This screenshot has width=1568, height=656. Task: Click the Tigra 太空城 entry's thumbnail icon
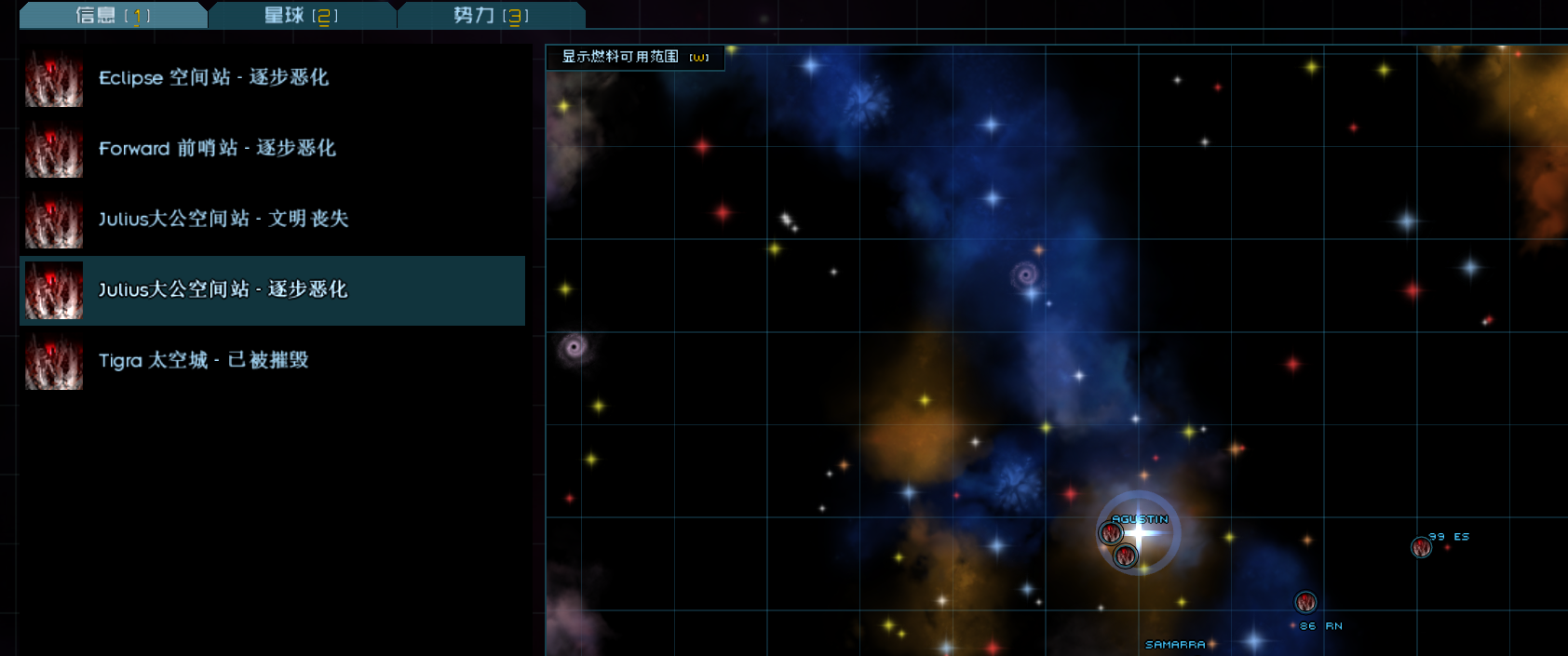click(x=54, y=361)
